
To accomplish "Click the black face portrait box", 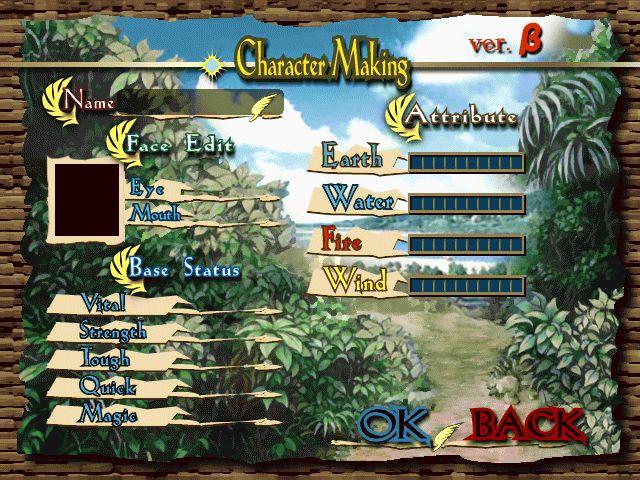I will pos(87,200).
